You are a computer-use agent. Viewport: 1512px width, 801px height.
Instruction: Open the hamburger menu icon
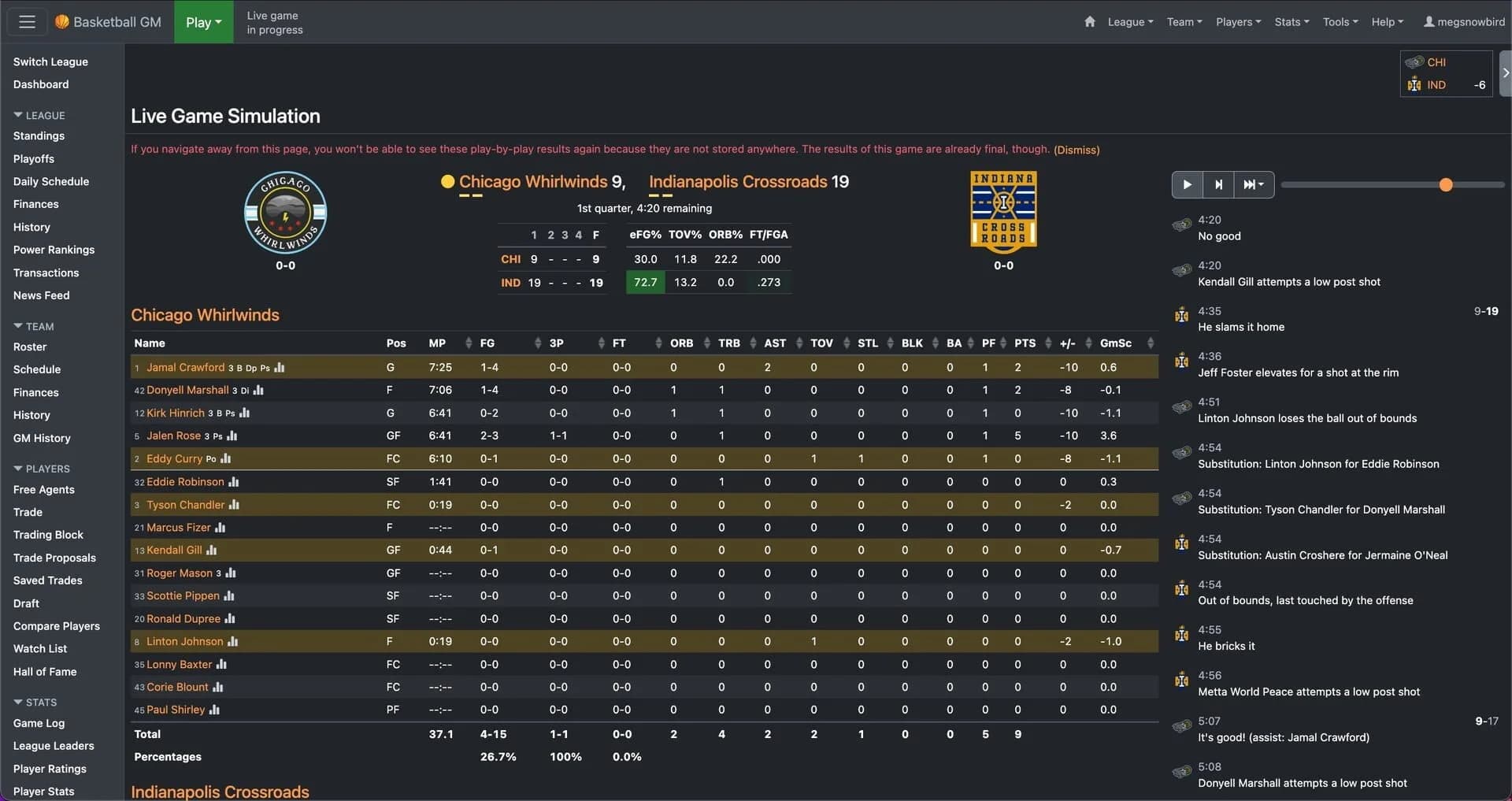[26, 21]
